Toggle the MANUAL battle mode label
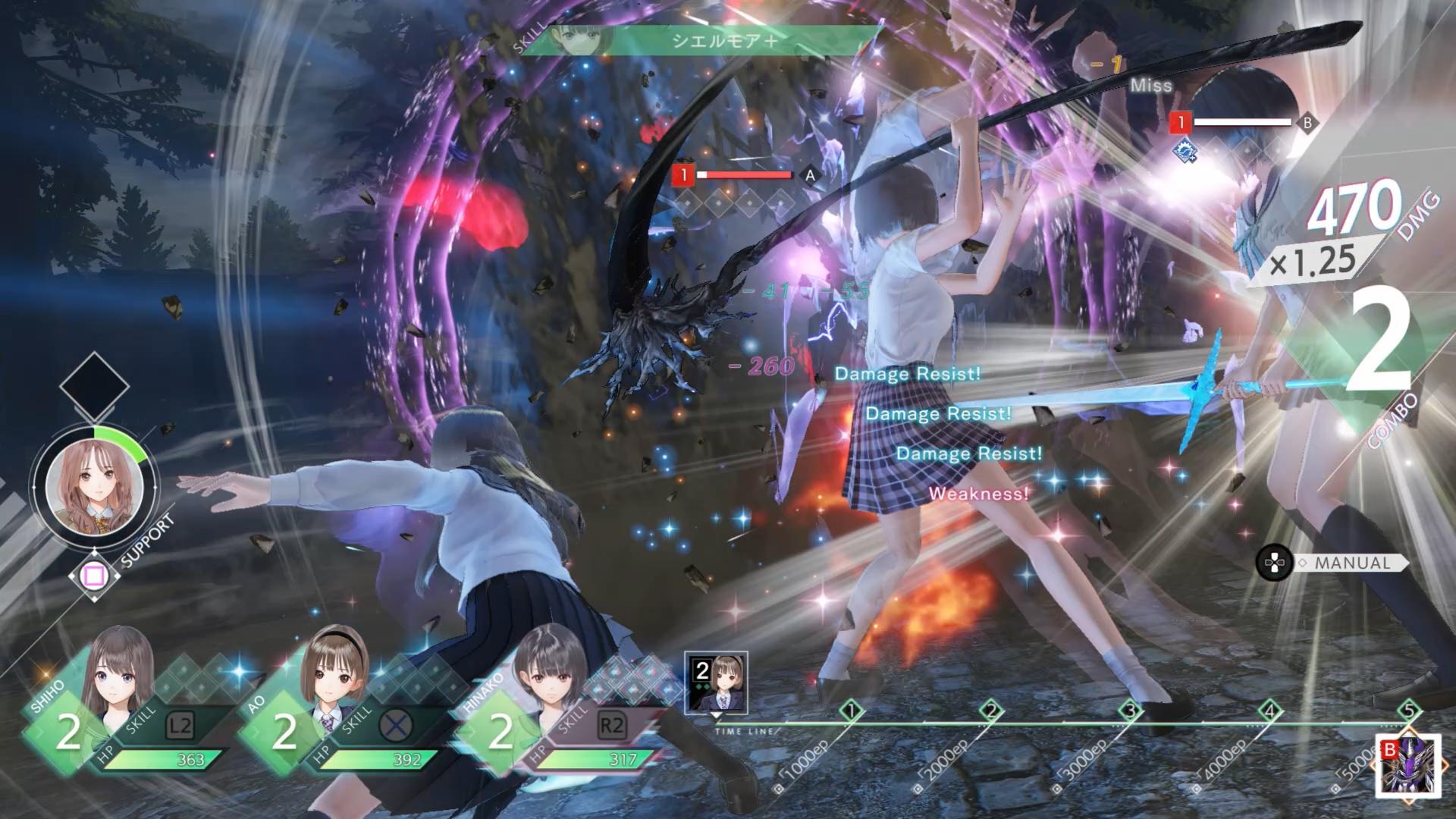The image size is (1456, 819). [1351, 563]
